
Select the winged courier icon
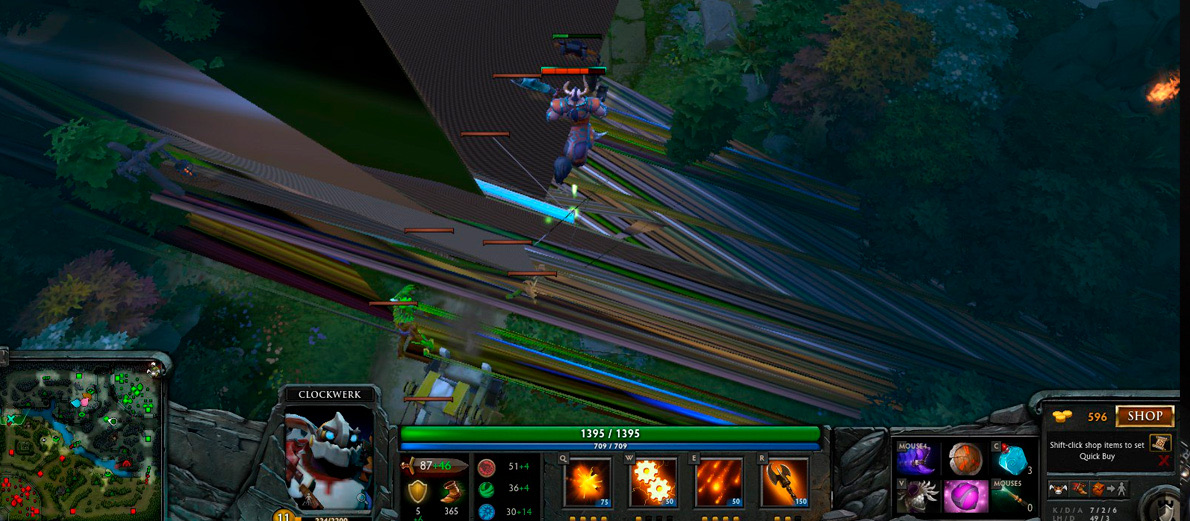[x=1058, y=489]
